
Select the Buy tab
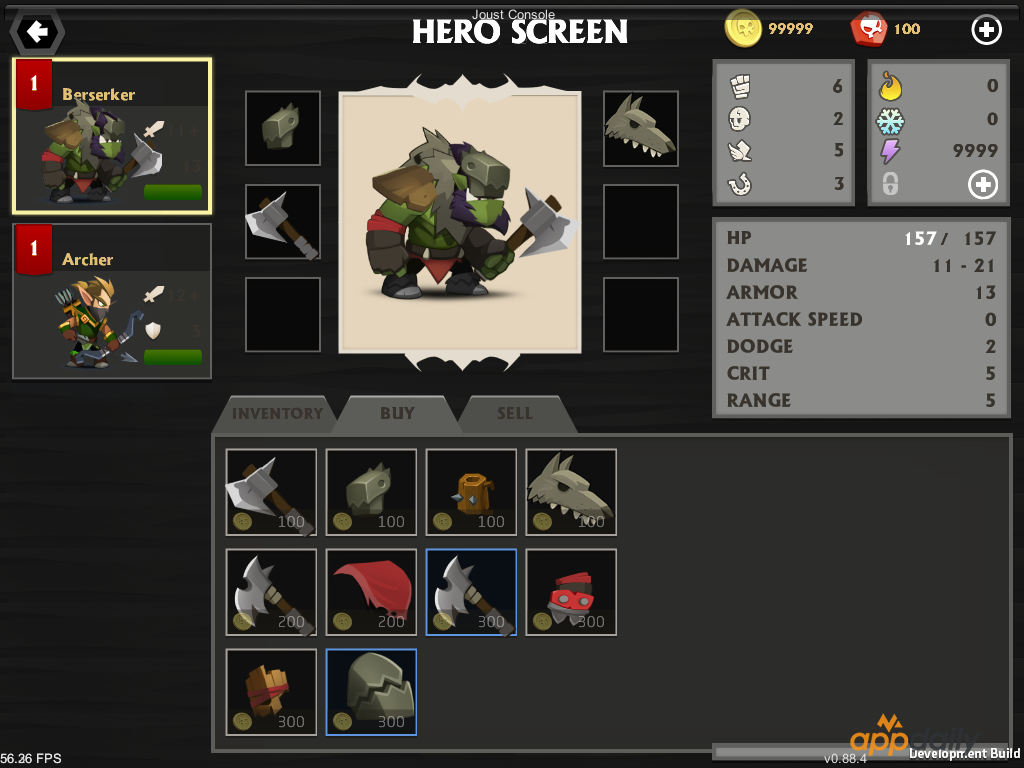397,413
